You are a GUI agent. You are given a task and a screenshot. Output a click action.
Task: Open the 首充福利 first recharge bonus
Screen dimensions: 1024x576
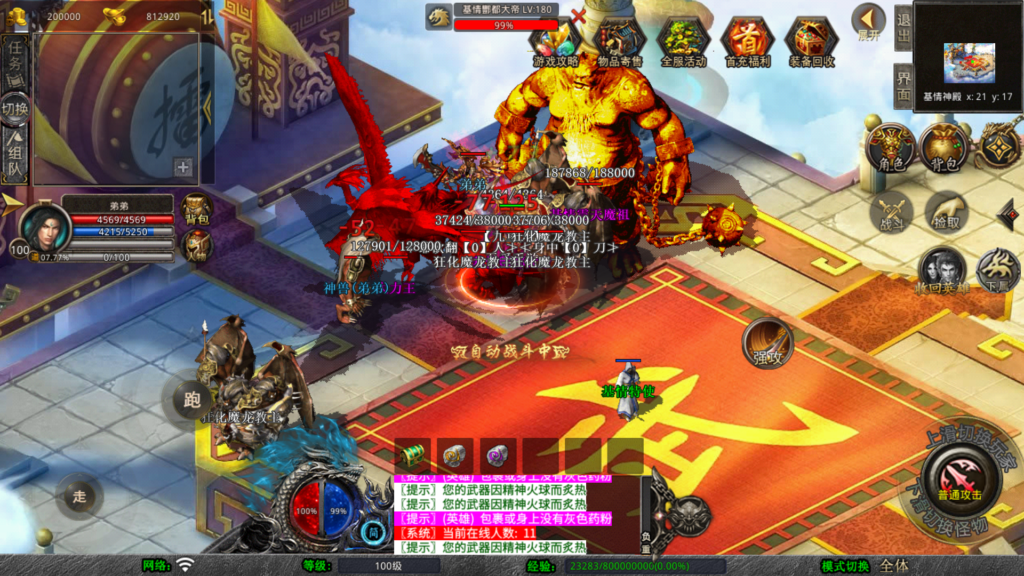746,40
